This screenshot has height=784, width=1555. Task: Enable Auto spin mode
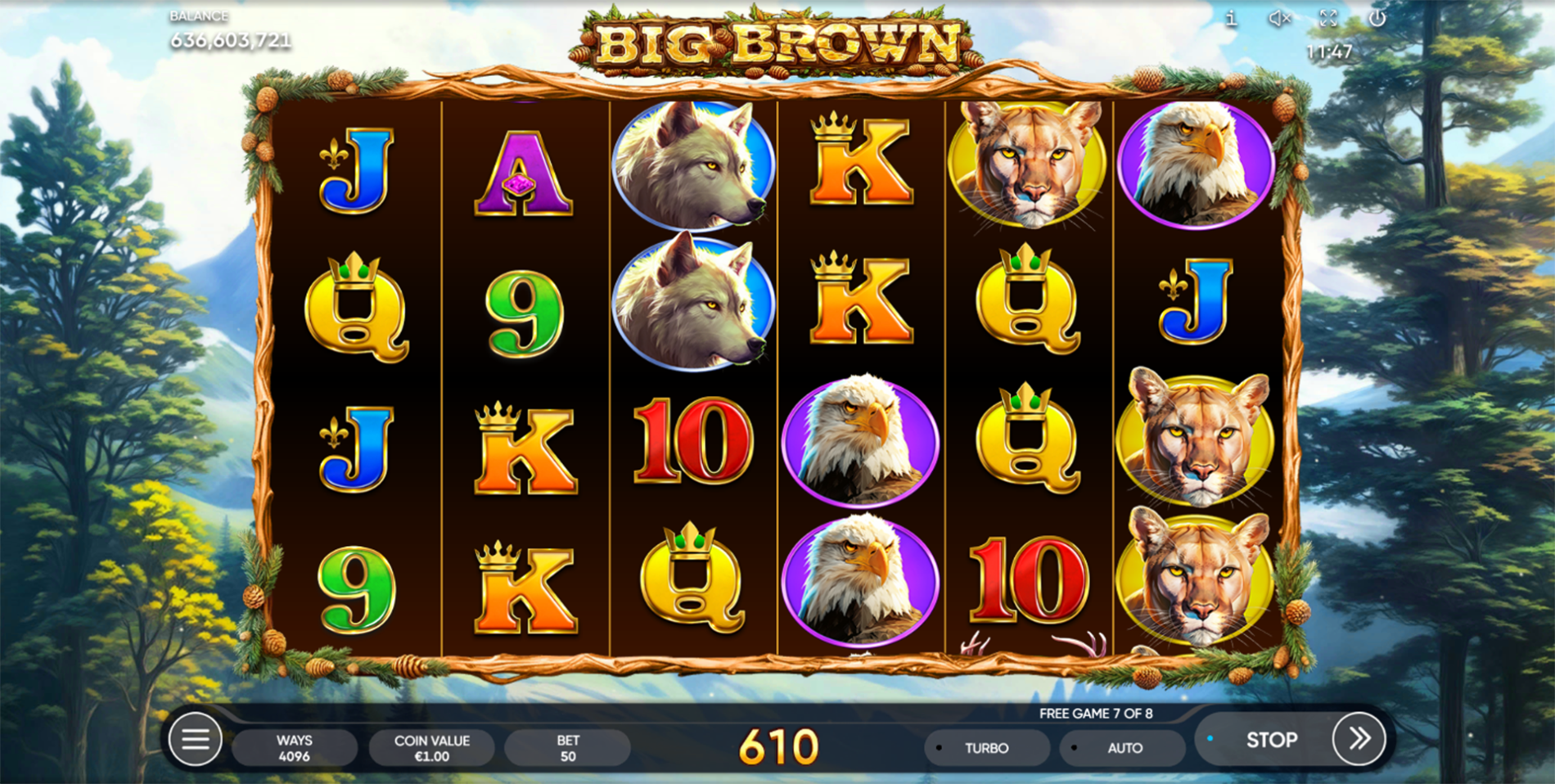tap(1123, 748)
